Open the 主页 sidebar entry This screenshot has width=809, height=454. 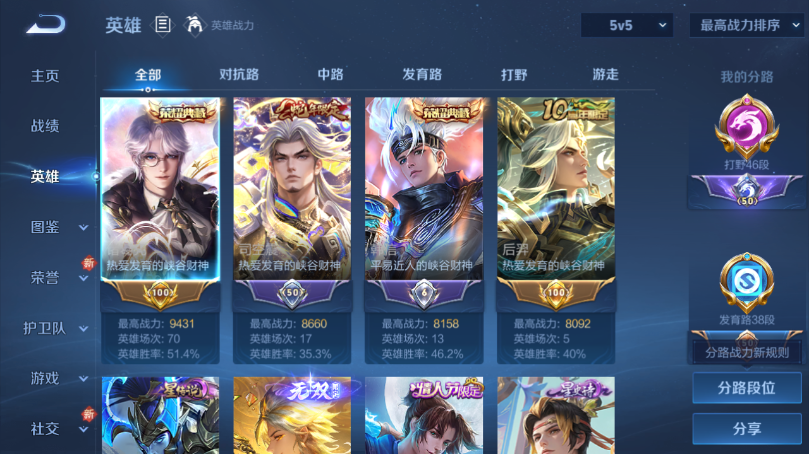pos(45,76)
